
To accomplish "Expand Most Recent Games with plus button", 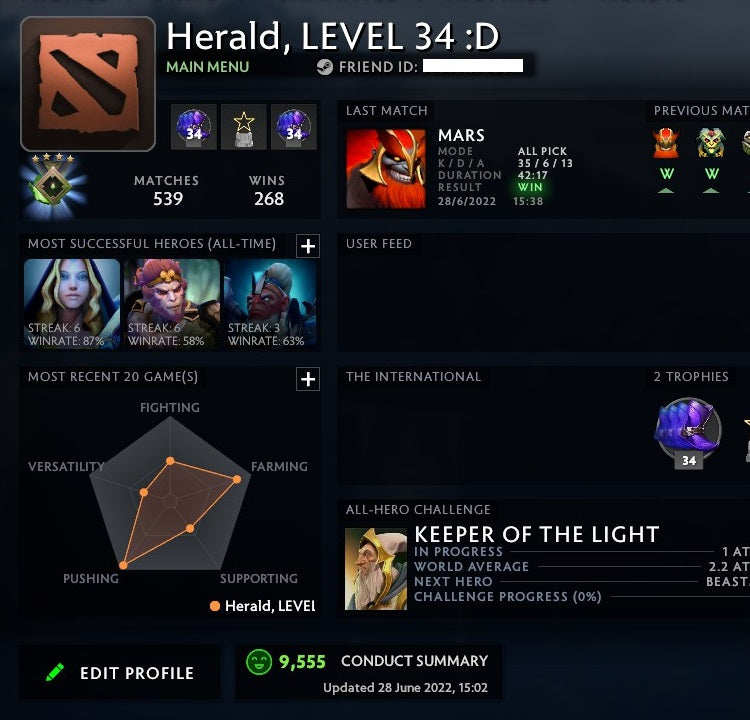I will (308, 379).
